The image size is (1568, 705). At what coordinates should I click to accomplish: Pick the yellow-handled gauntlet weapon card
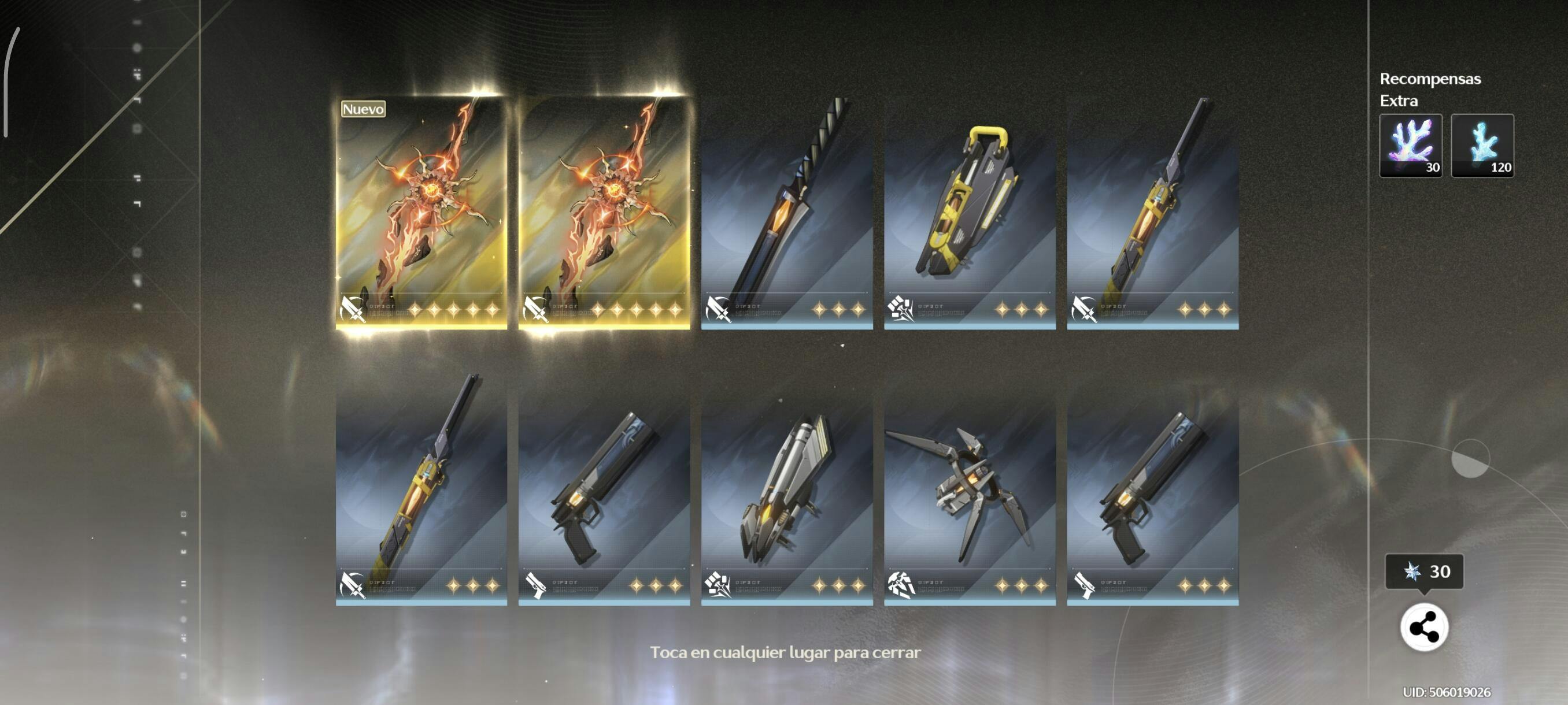click(x=970, y=213)
